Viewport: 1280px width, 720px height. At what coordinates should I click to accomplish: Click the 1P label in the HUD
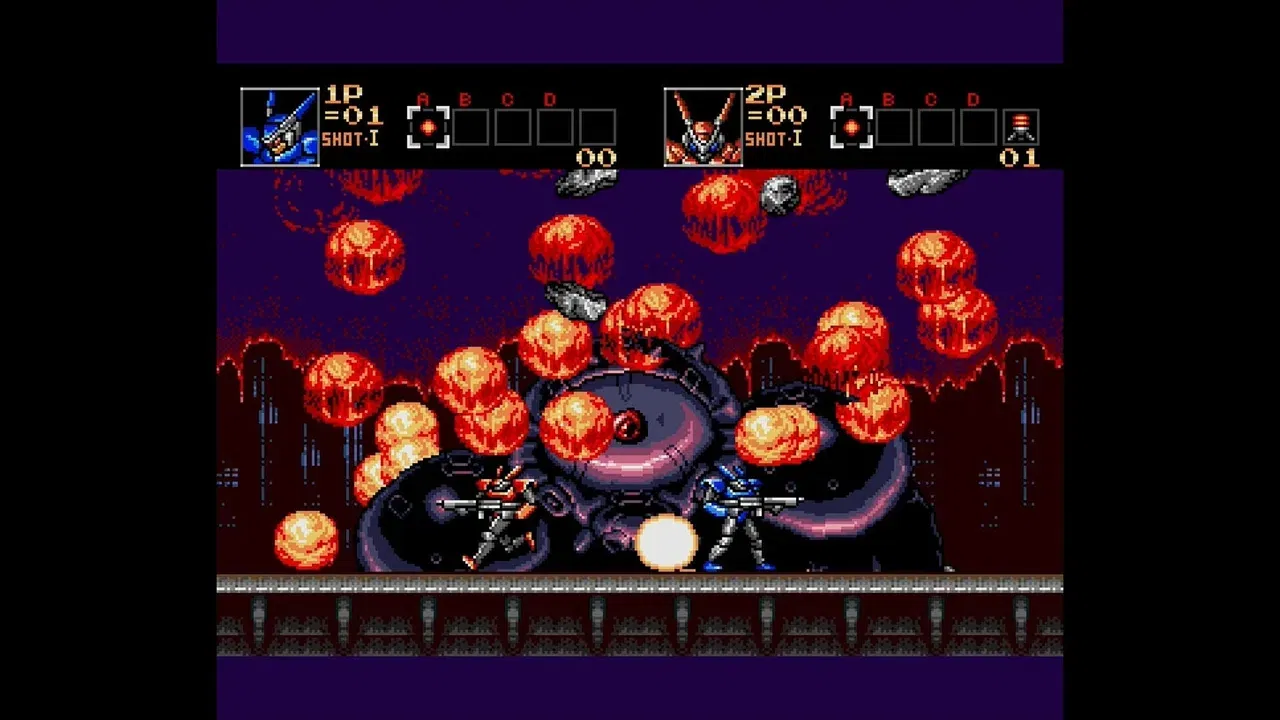[344, 95]
